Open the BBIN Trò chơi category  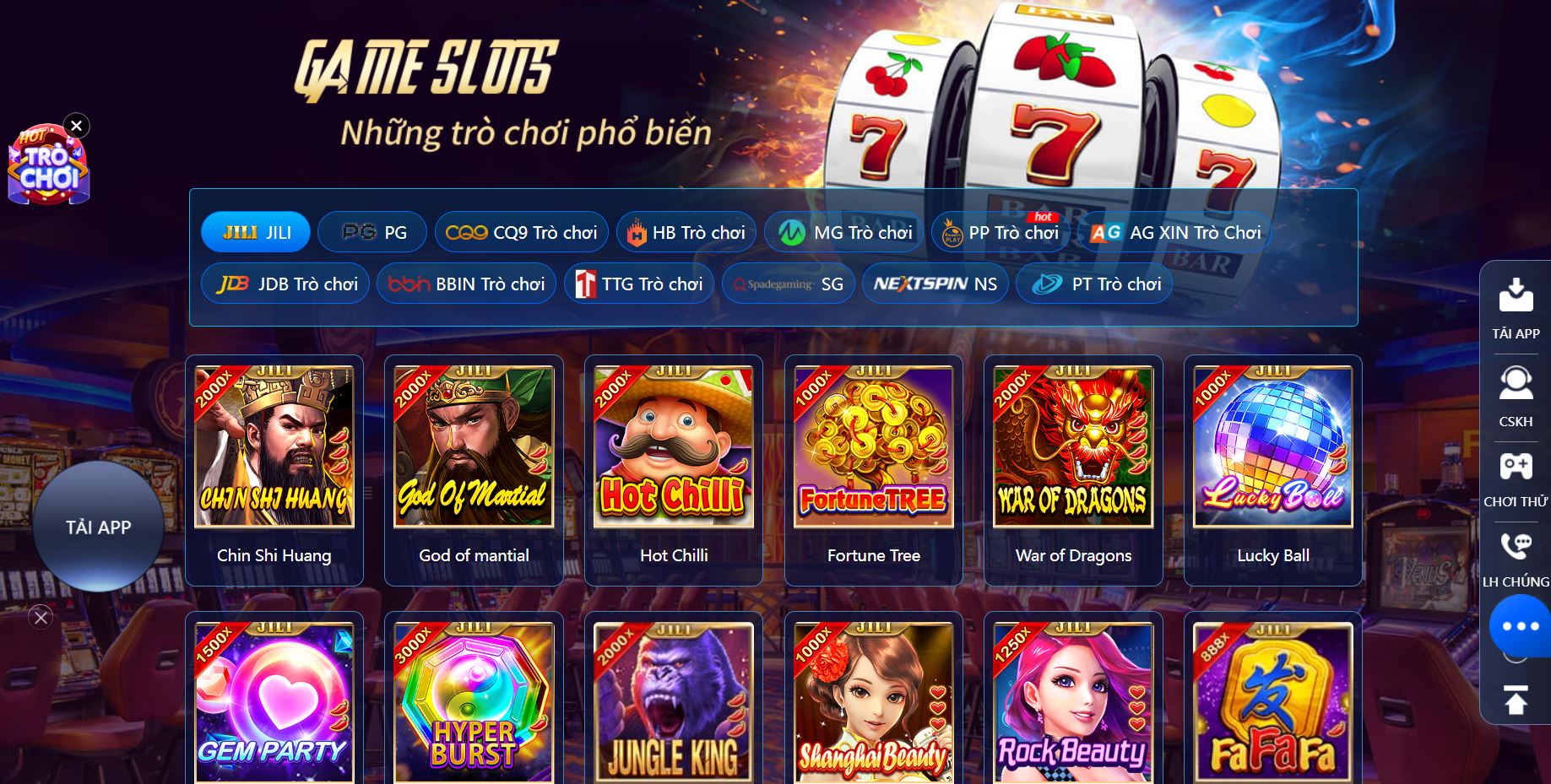coord(466,284)
